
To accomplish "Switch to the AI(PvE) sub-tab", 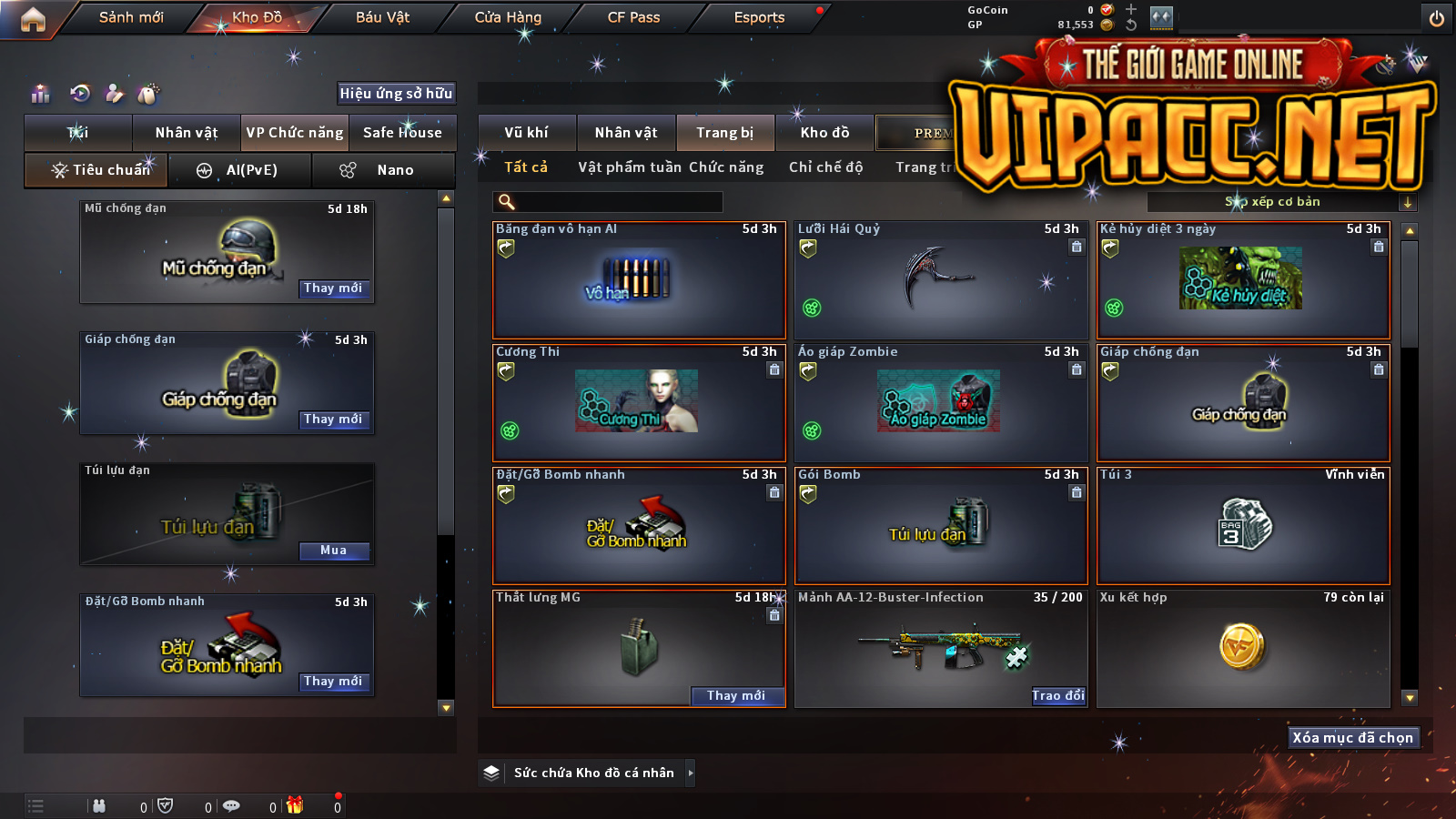I will point(240,170).
